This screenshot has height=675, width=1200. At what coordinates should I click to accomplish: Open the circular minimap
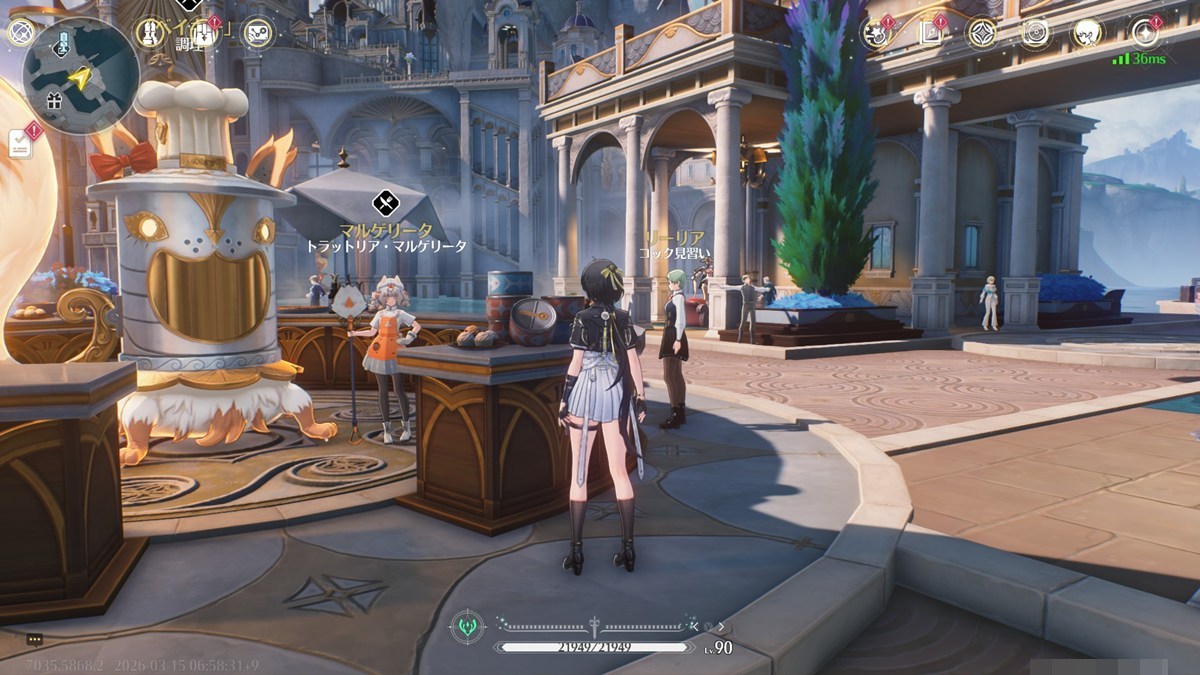81,75
